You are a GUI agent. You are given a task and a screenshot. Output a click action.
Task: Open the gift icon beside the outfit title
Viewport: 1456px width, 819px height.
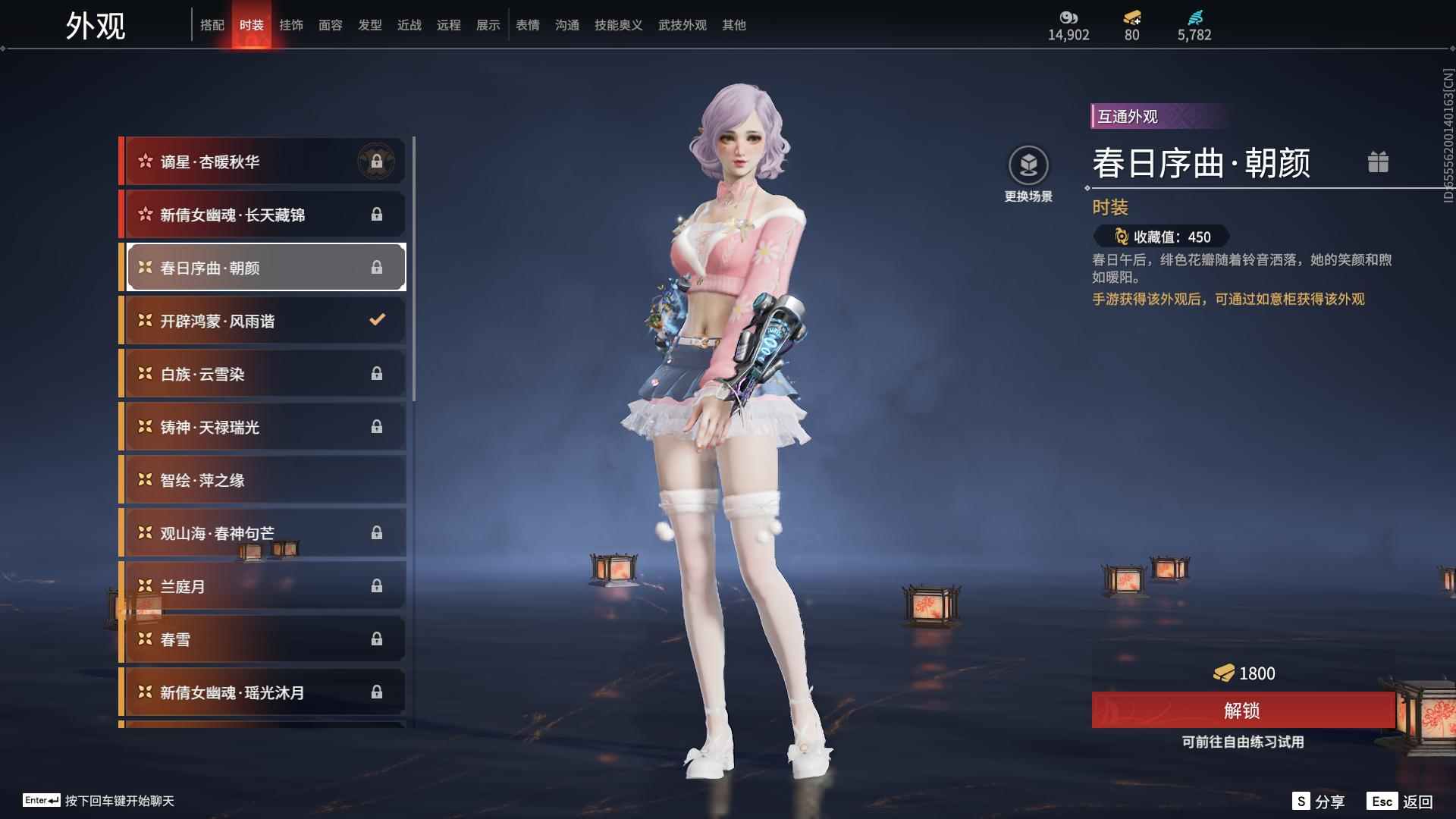[x=1378, y=162]
